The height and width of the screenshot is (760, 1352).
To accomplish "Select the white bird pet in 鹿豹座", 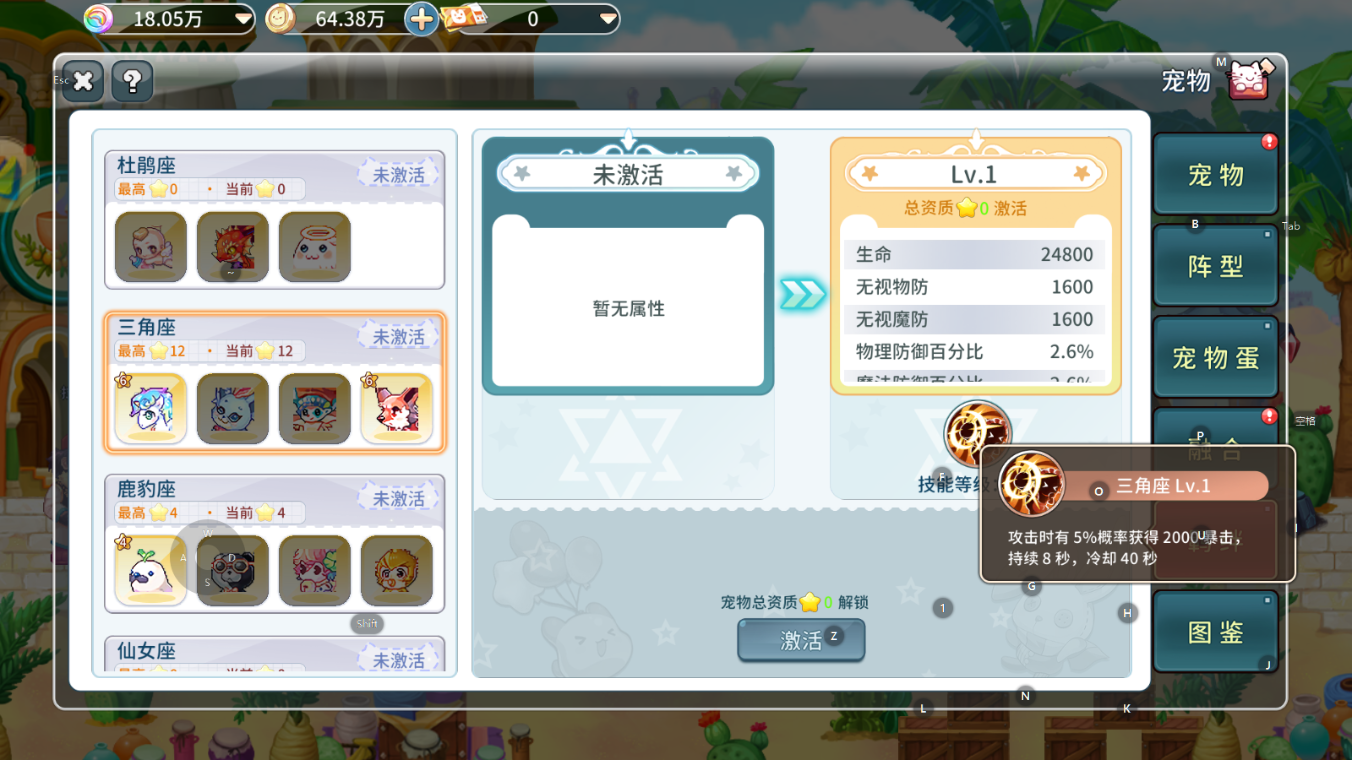I will pyautogui.click(x=150, y=570).
